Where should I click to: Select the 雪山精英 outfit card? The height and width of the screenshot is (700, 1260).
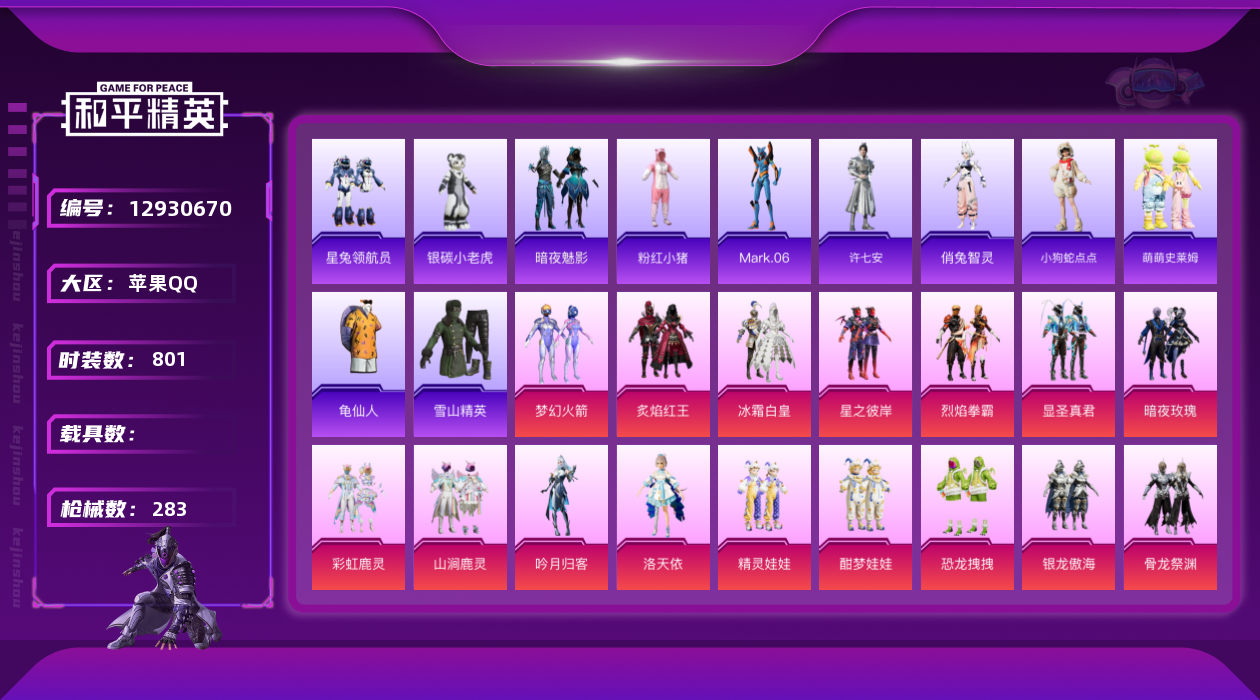(x=460, y=364)
